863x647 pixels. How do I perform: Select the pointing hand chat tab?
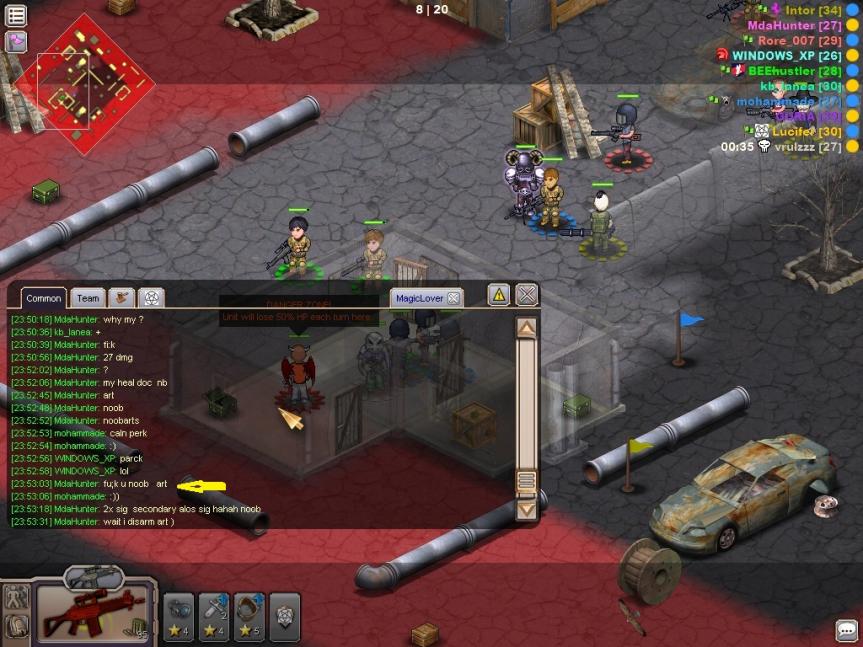click(x=121, y=298)
